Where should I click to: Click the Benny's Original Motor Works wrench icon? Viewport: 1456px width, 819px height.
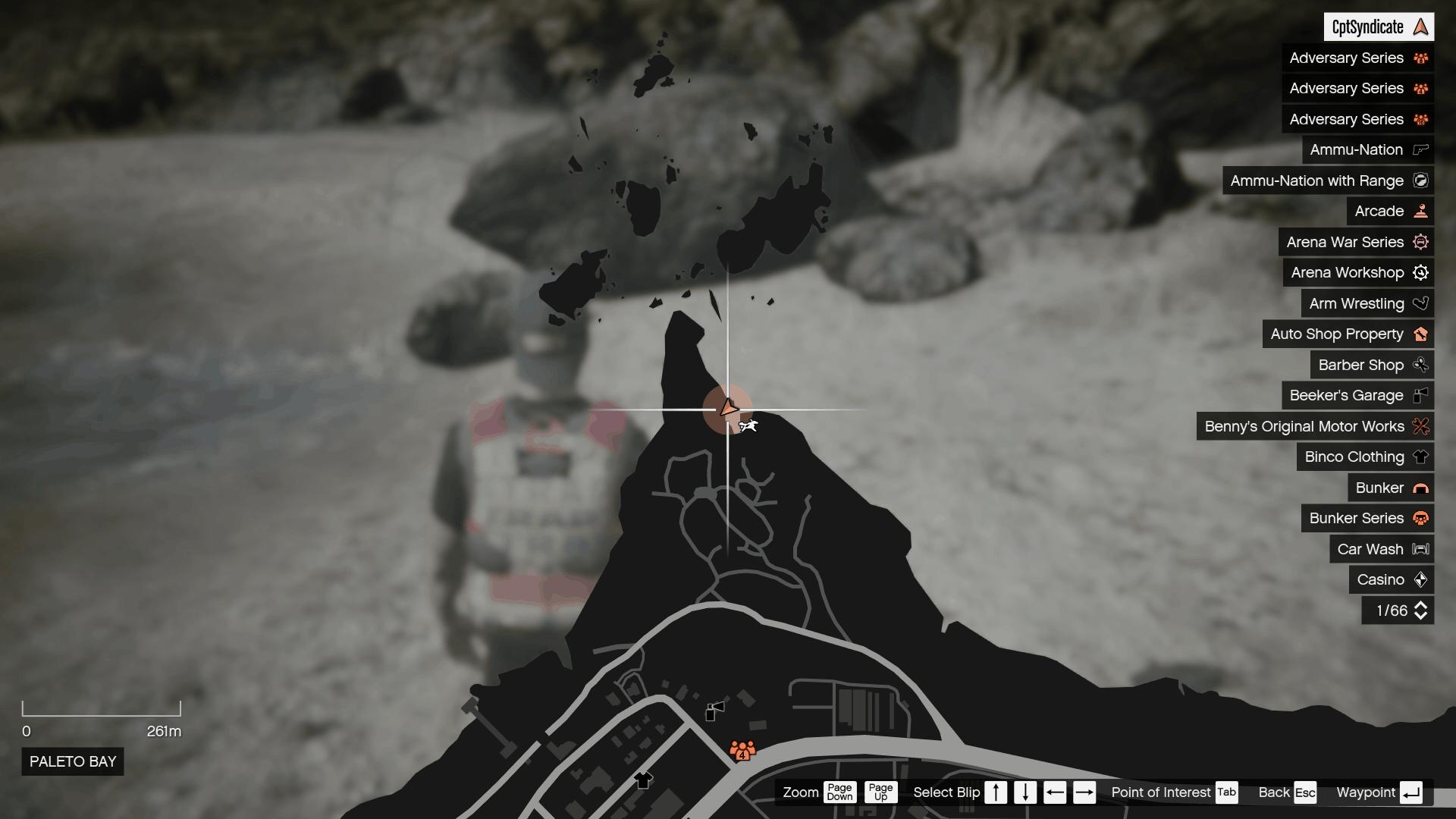click(1420, 426)
